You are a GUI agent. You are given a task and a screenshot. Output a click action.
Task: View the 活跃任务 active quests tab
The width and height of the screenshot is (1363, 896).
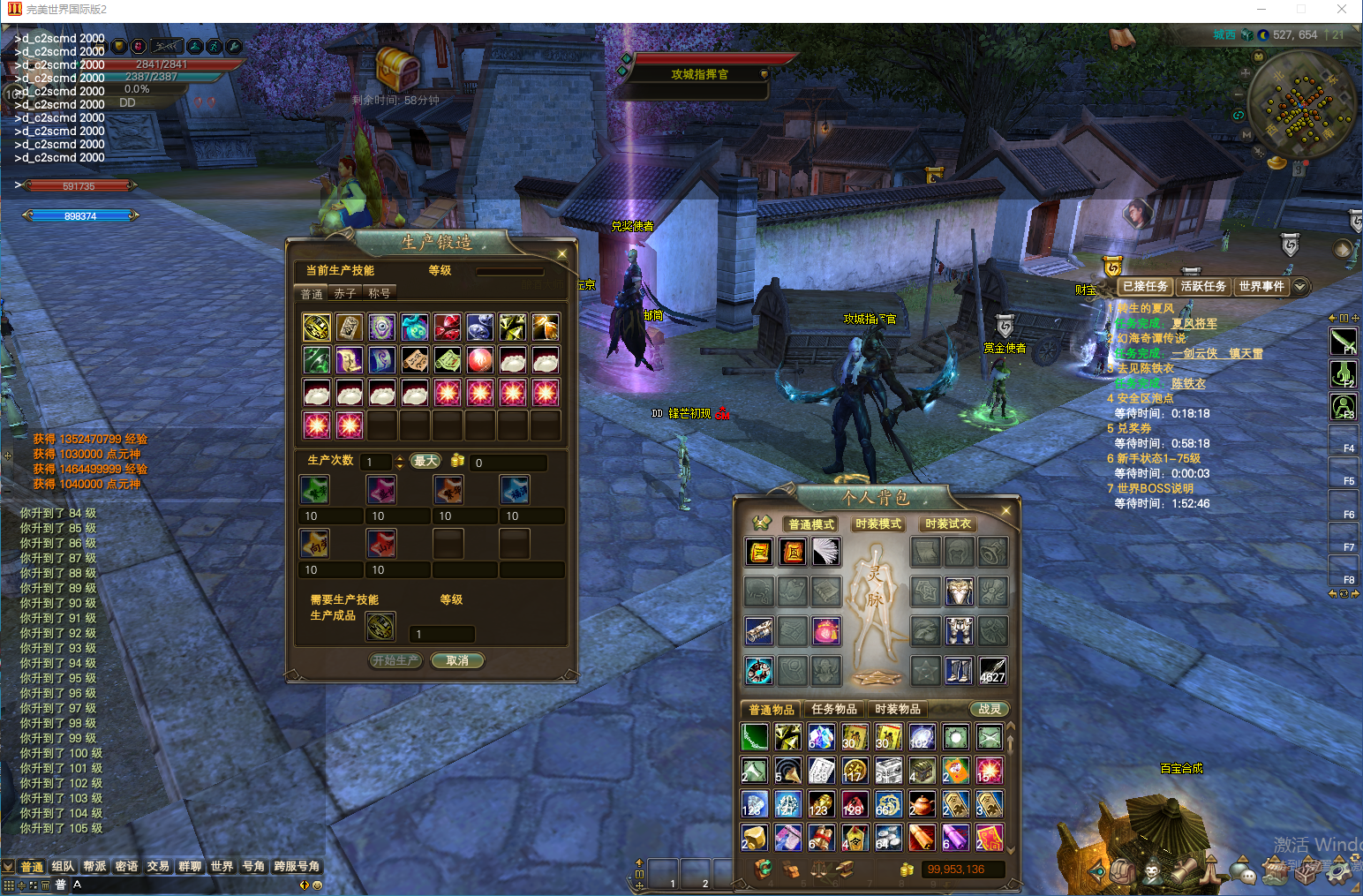click(x=1203, y=286)
